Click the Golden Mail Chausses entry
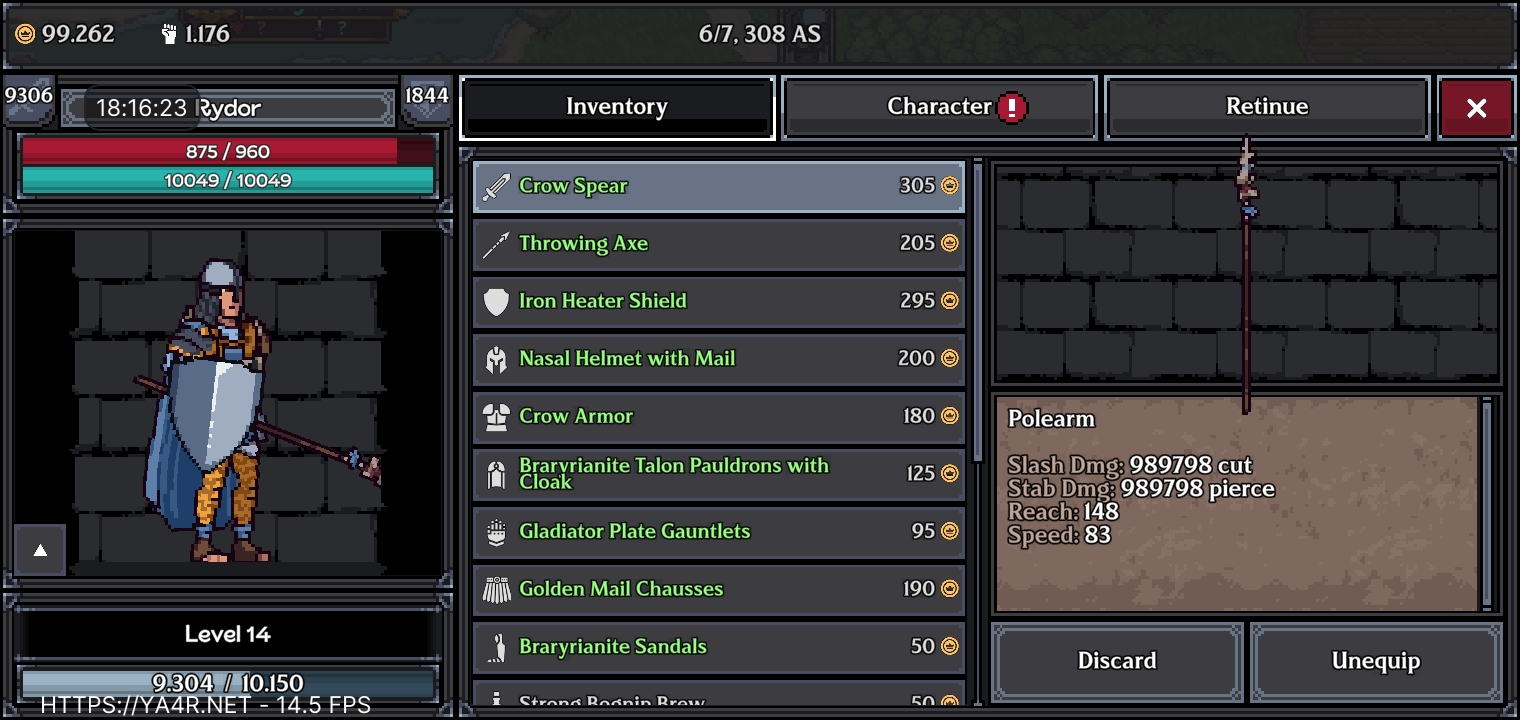1520x720 pixels. 718,589
